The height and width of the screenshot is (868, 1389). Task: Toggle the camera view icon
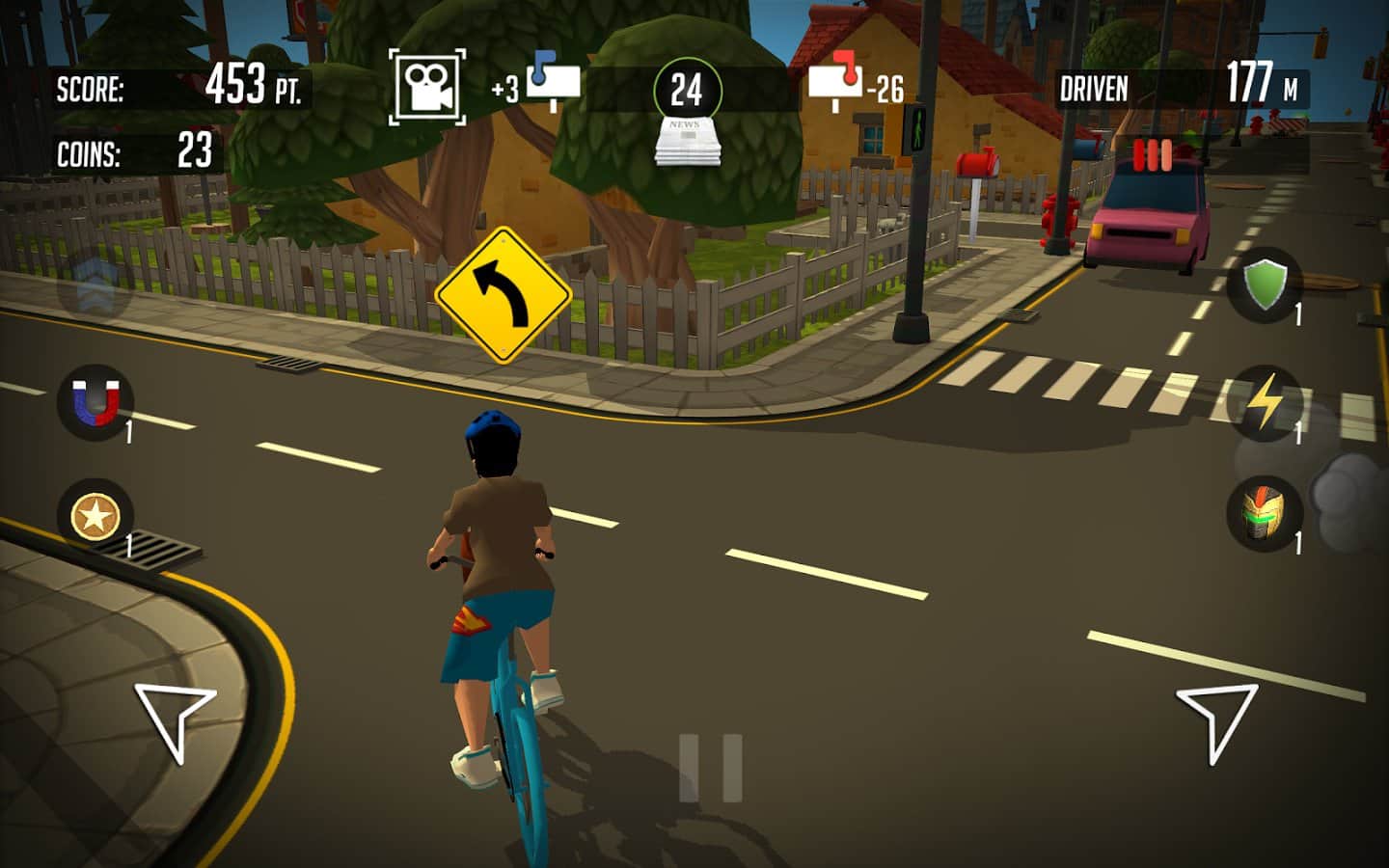click(427, 87)
